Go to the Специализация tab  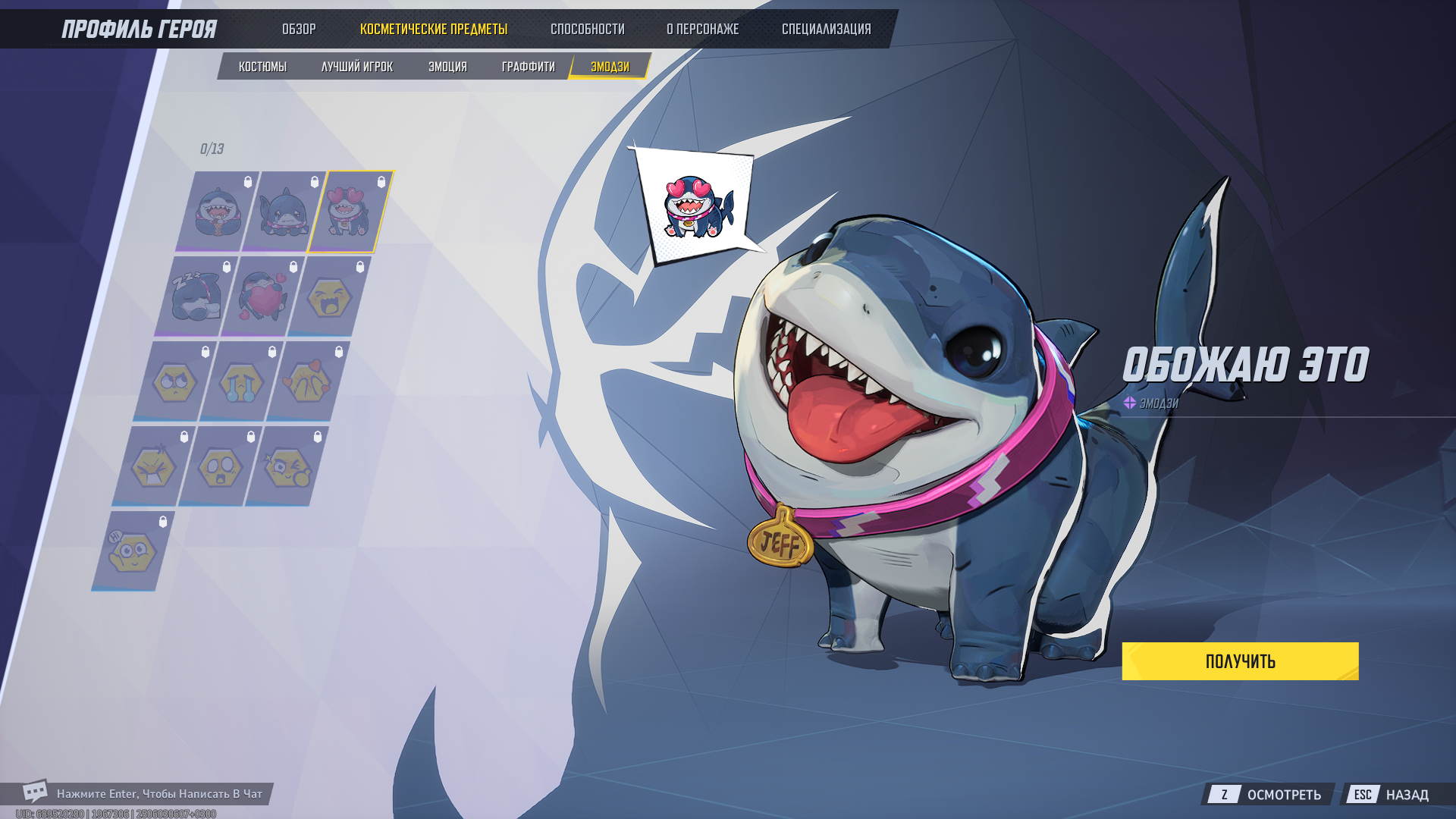[x=826, y=30]
